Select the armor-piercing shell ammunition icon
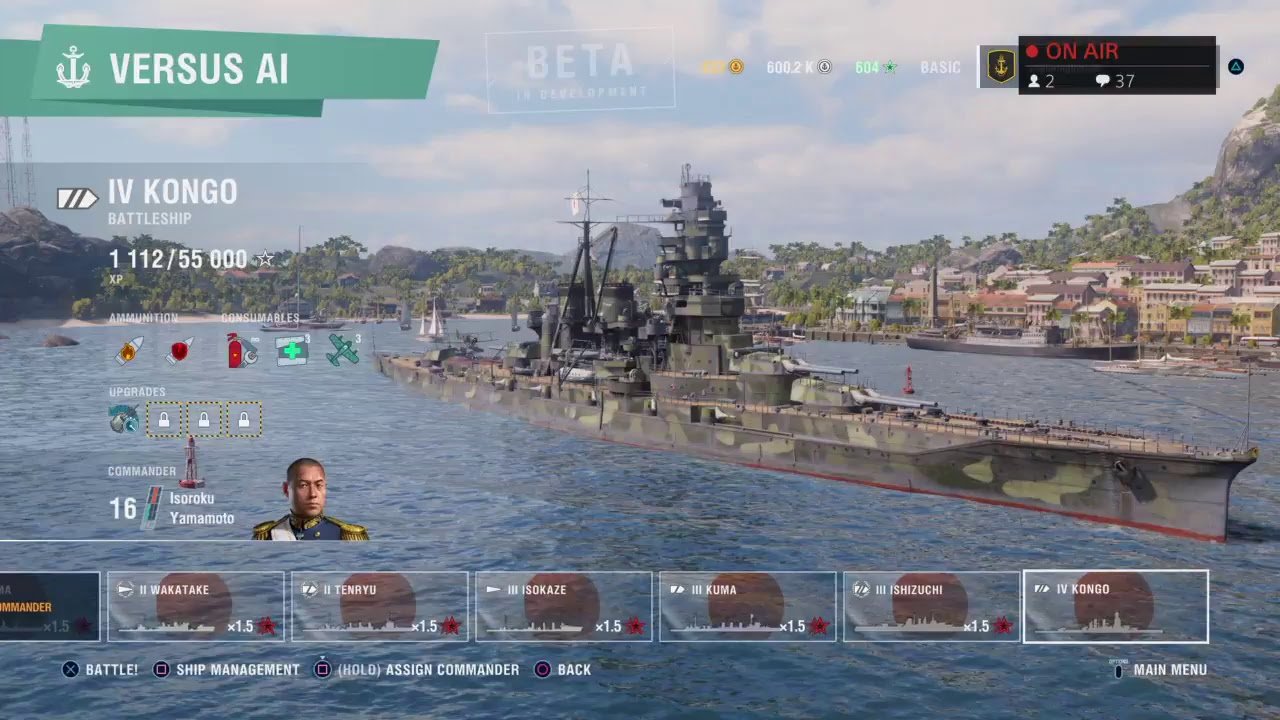The image size is (1280, 720). pyautogui.click(x=180, y=351)
